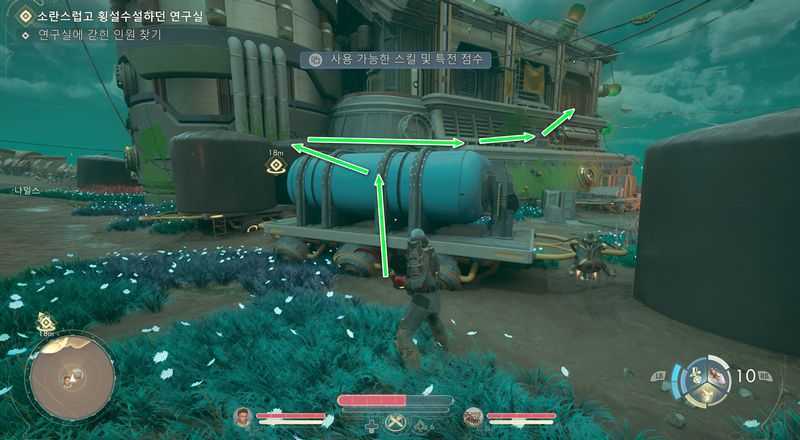The image size is (800, 440).
Task: Select the red-haired companion portrait
Action: pyautogui.click(x=474, y=415)
